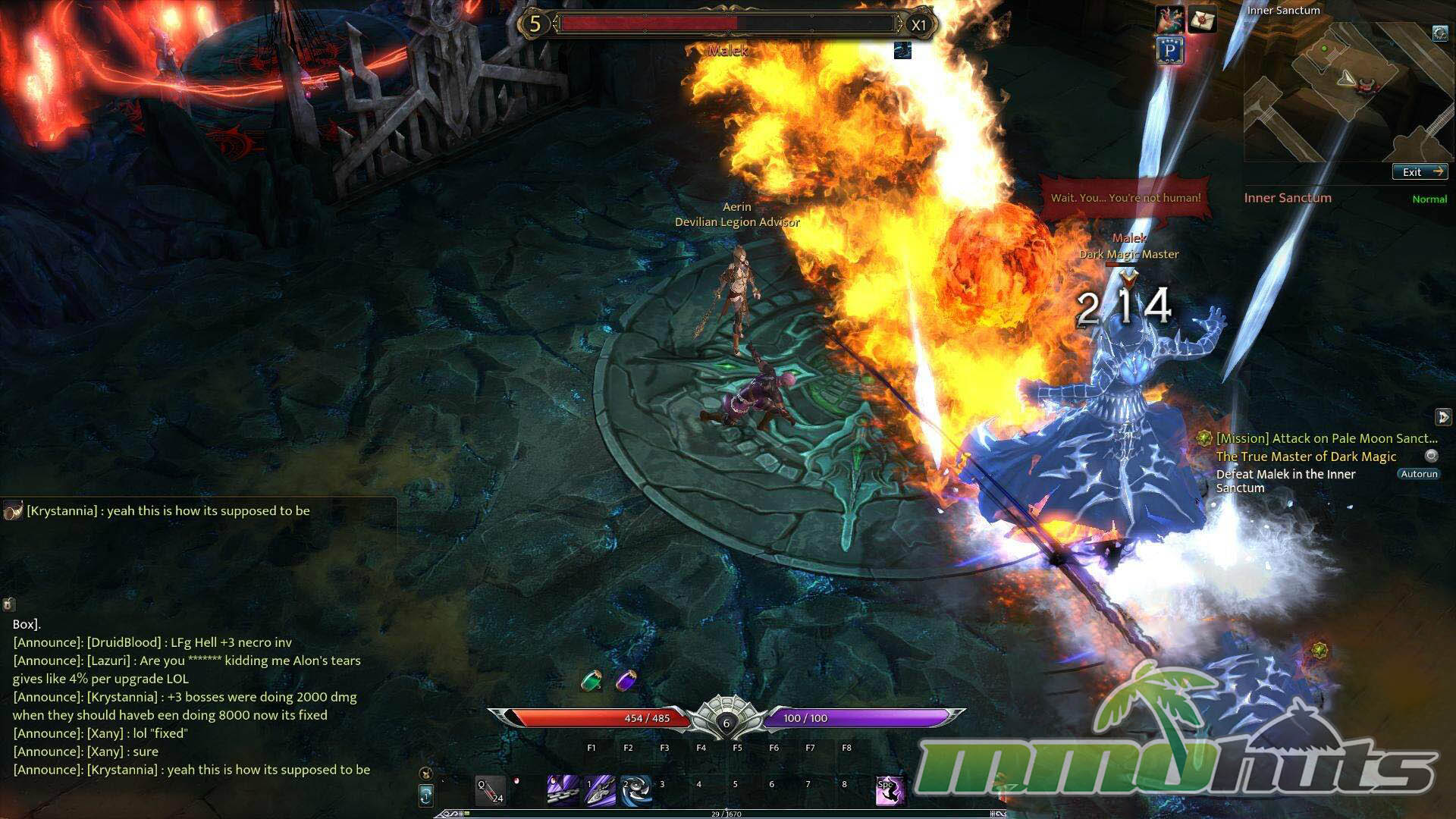Select the Attack on Pale Moon Sanctum mission
The height and width of the screenshot is (819, 1456).
point(1326,438)
